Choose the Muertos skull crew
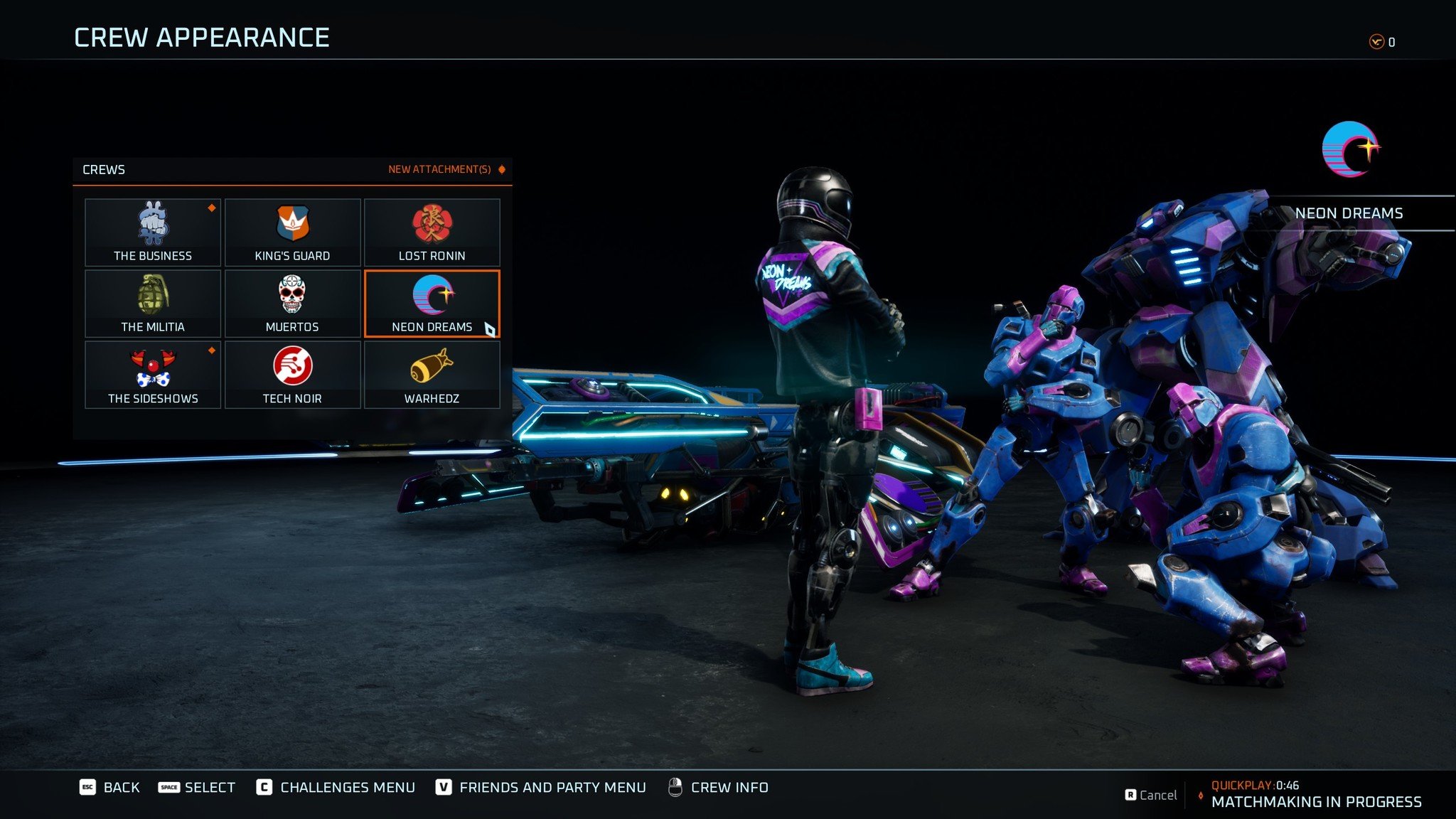The image size is (1456, 819). coord(292,304)
